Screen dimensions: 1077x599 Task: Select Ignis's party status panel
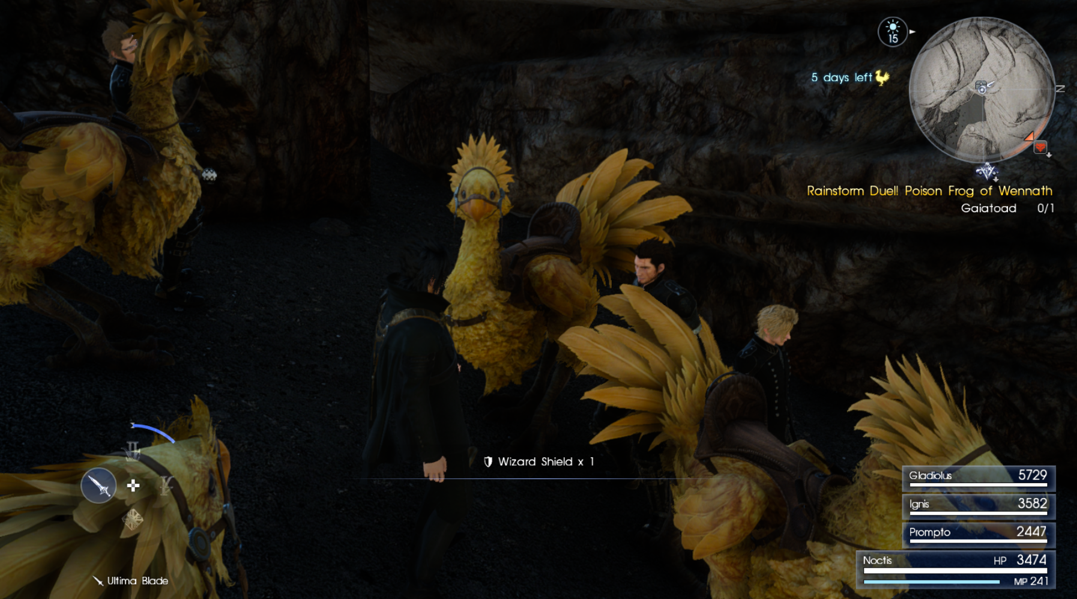pyautogui.click(x=977, y=505)
